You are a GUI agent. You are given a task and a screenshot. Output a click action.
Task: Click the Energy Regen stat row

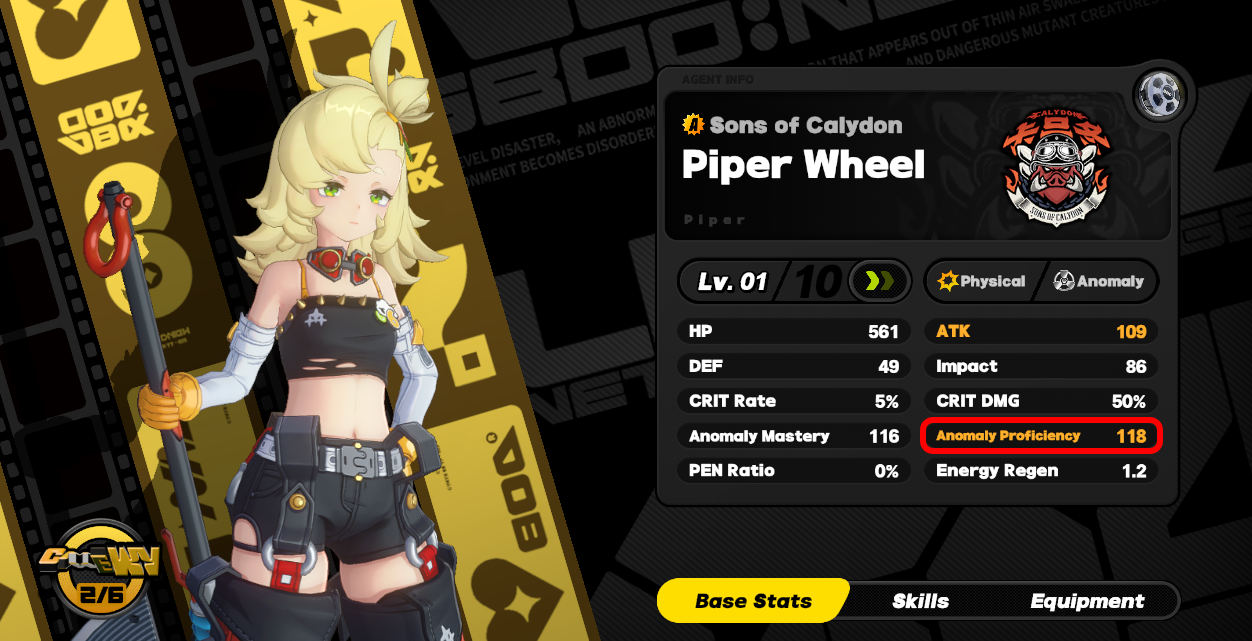[1041, 471]
